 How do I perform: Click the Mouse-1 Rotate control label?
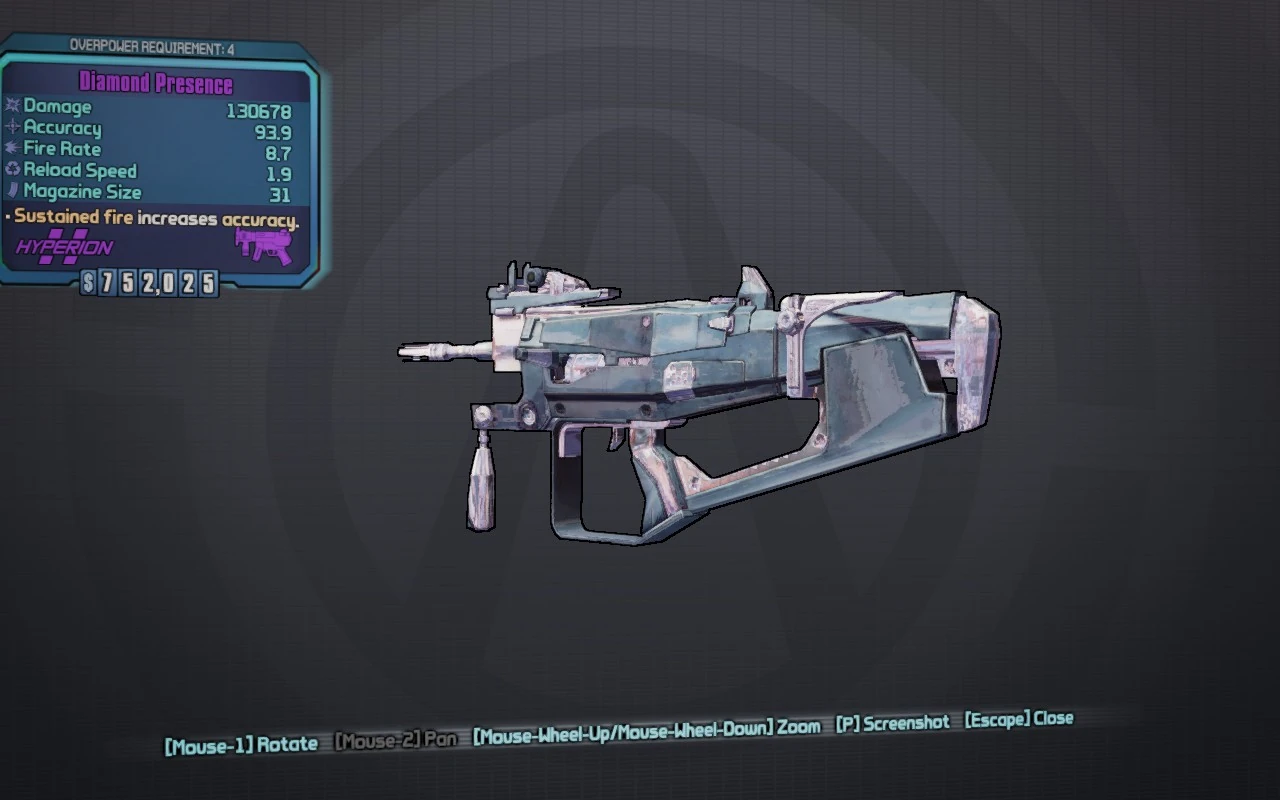click(242, 744)
